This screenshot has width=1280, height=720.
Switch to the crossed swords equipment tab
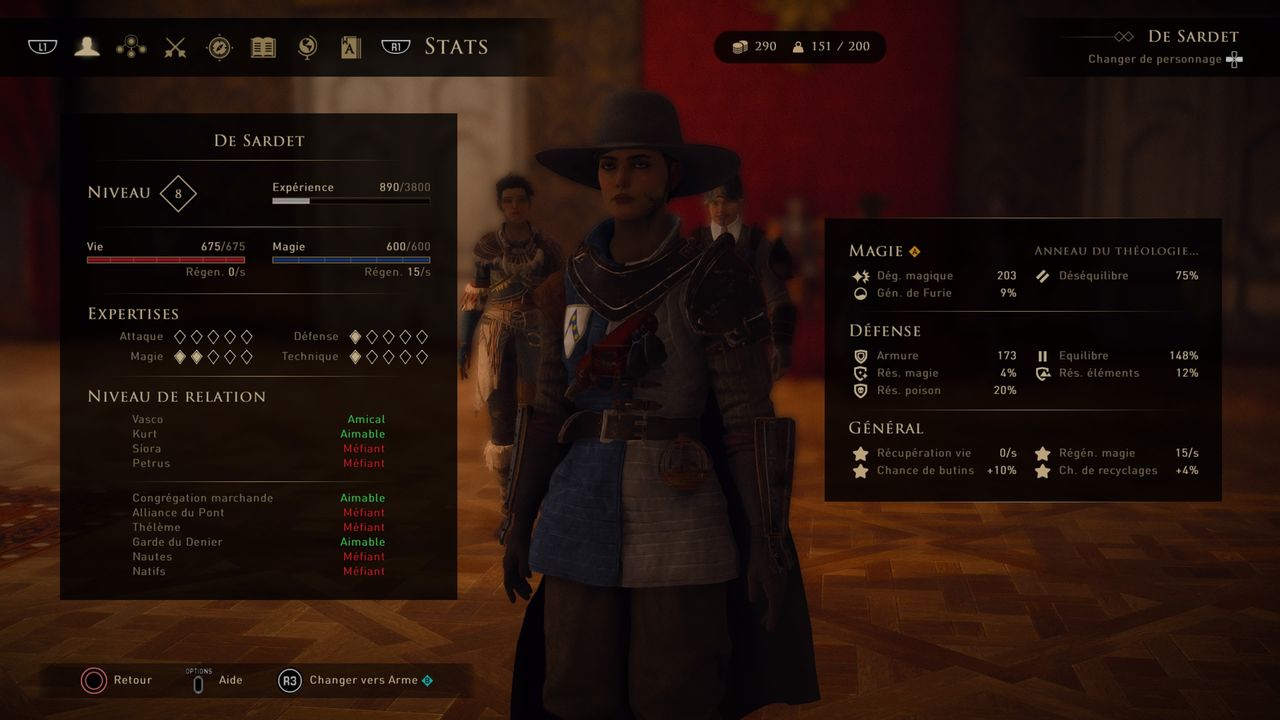[176, 47]
